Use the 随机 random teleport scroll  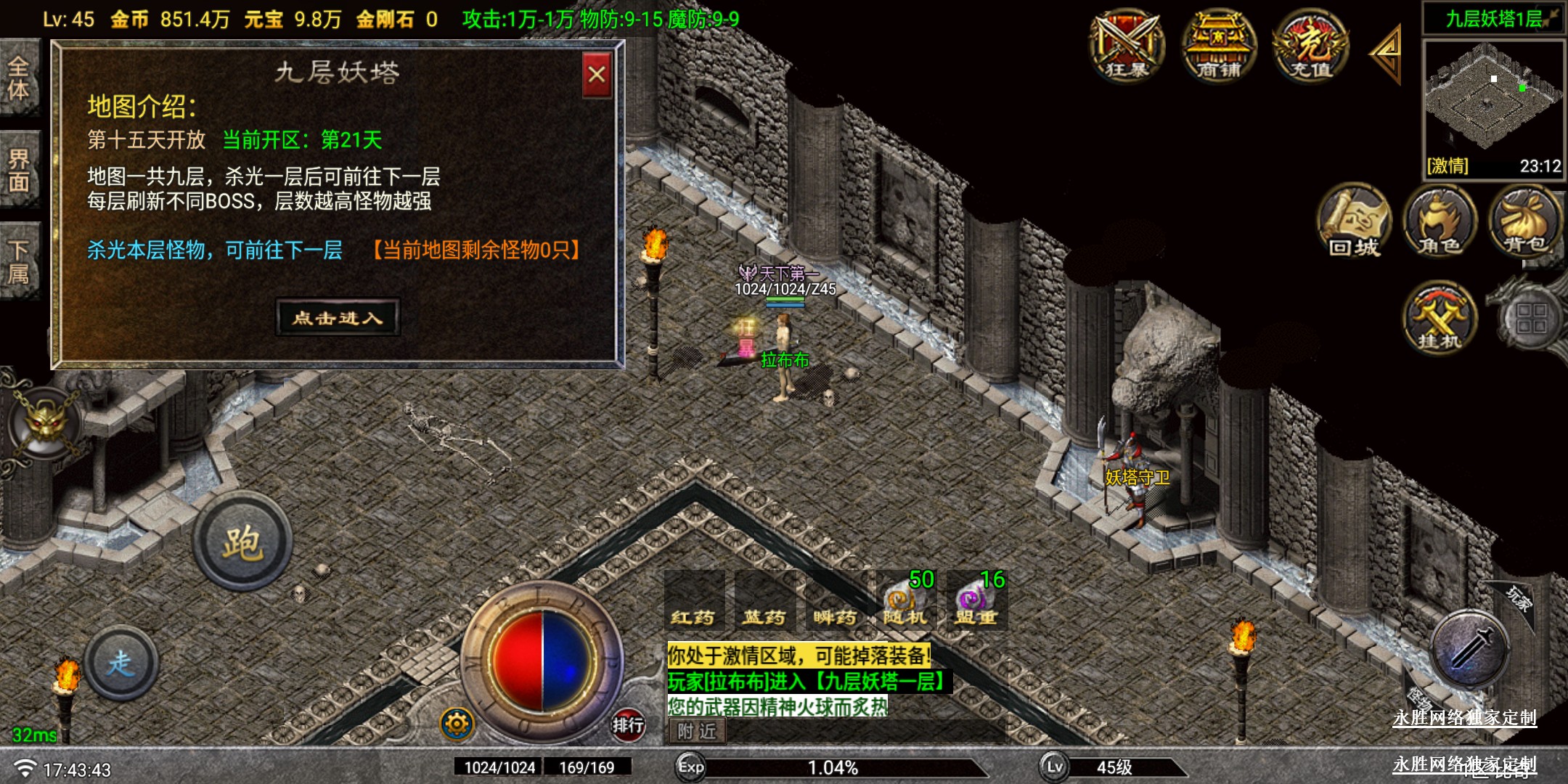(905, 603)
